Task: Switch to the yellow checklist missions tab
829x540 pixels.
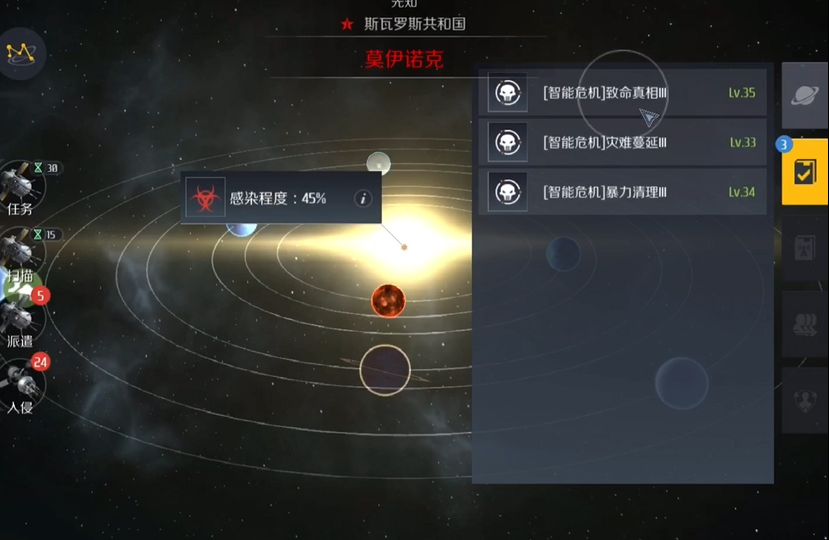Action: click(804, 171)
